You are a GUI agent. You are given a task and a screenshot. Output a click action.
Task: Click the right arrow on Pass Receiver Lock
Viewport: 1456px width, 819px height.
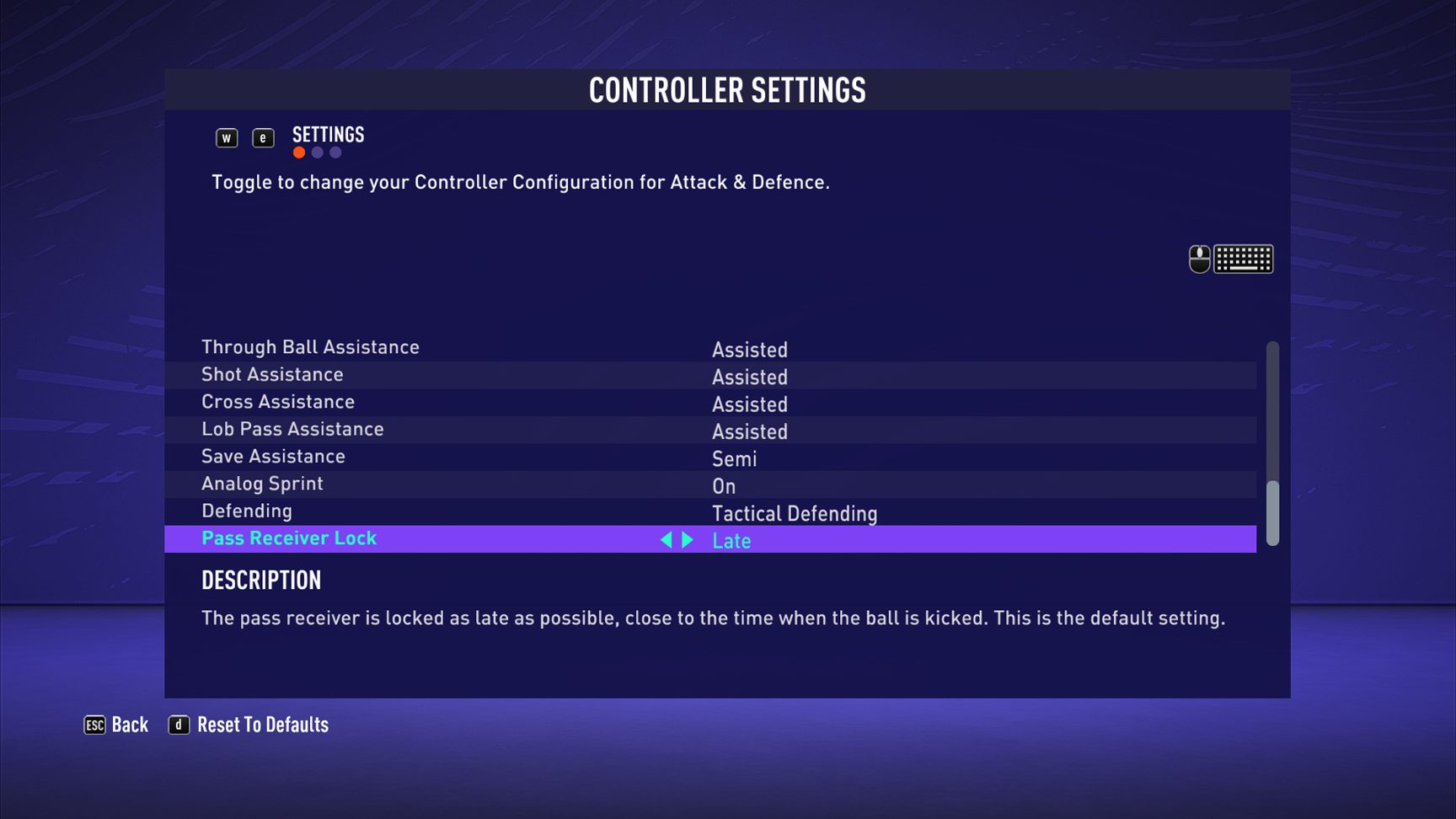click(x=687, y=540)
